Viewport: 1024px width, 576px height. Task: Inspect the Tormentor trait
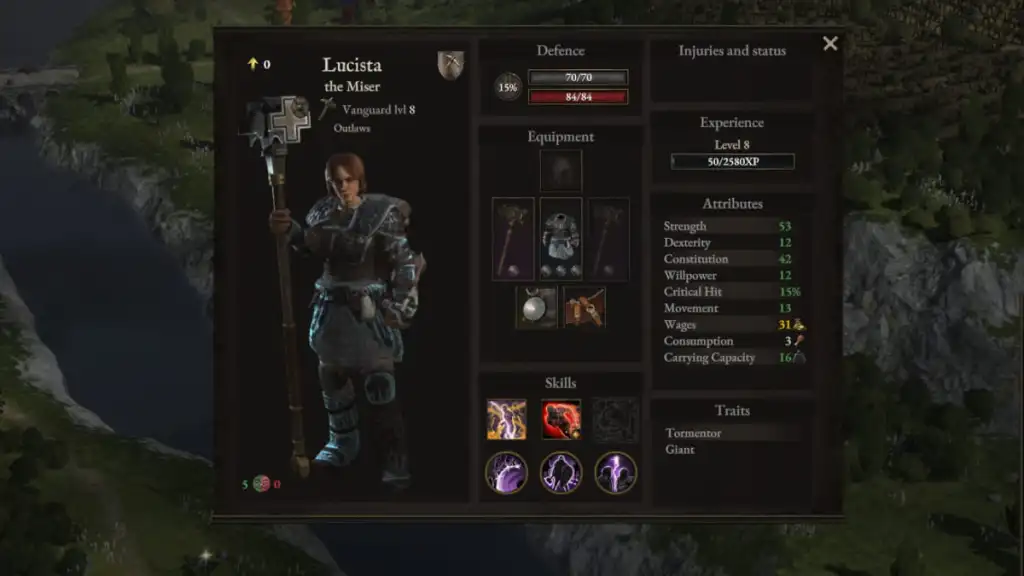tap(693, 433)
